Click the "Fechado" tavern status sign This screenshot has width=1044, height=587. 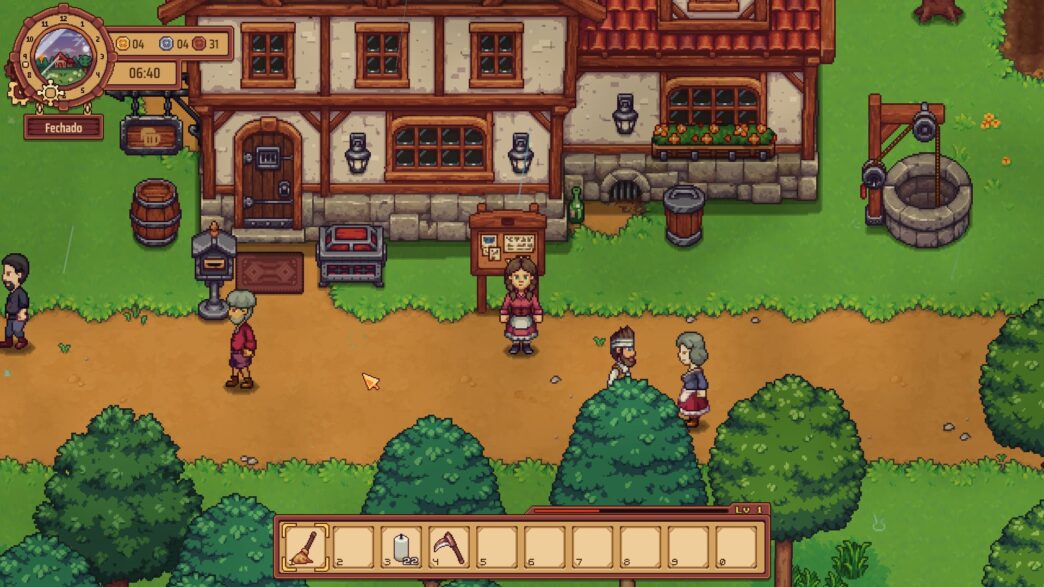coord(63,128)
